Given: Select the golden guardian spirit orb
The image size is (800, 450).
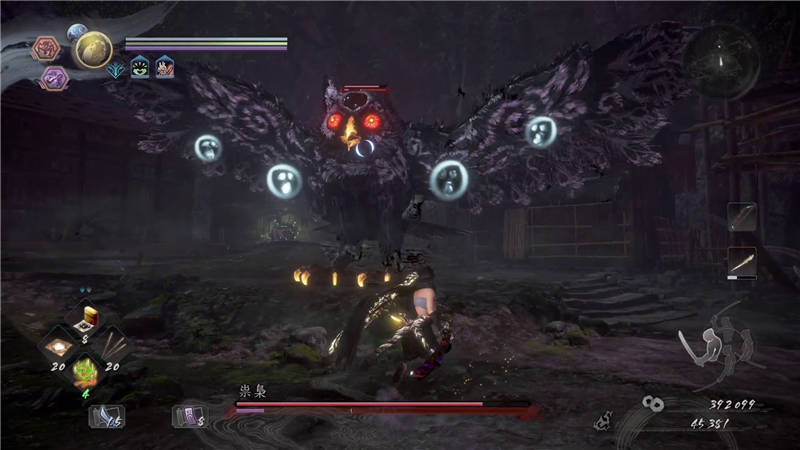Looking at the screenshot, I should pos(93,49).
